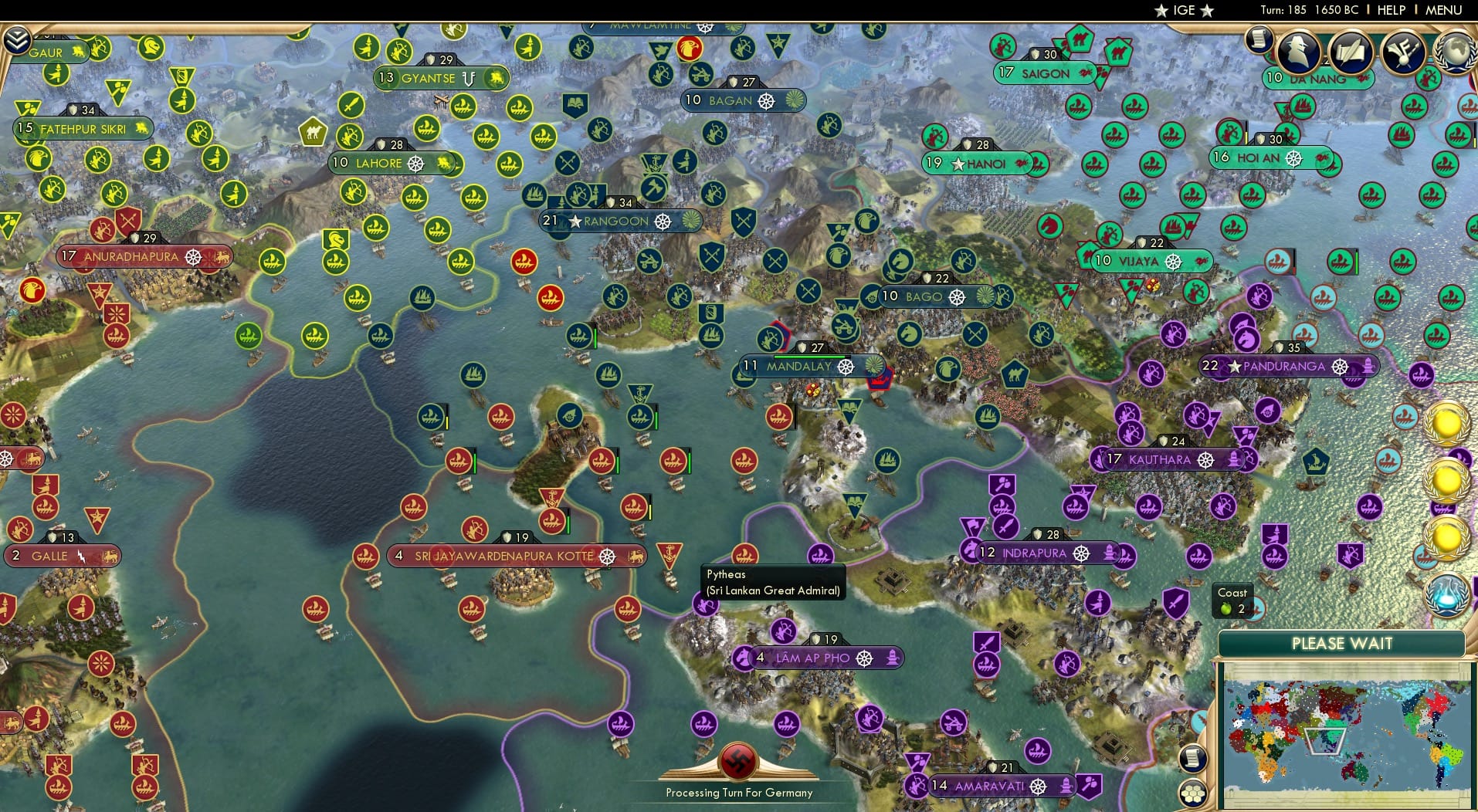Screen dimensions: 1478x812
Task: Click HELP in the top bar
Action: [x=1391, y=10]
